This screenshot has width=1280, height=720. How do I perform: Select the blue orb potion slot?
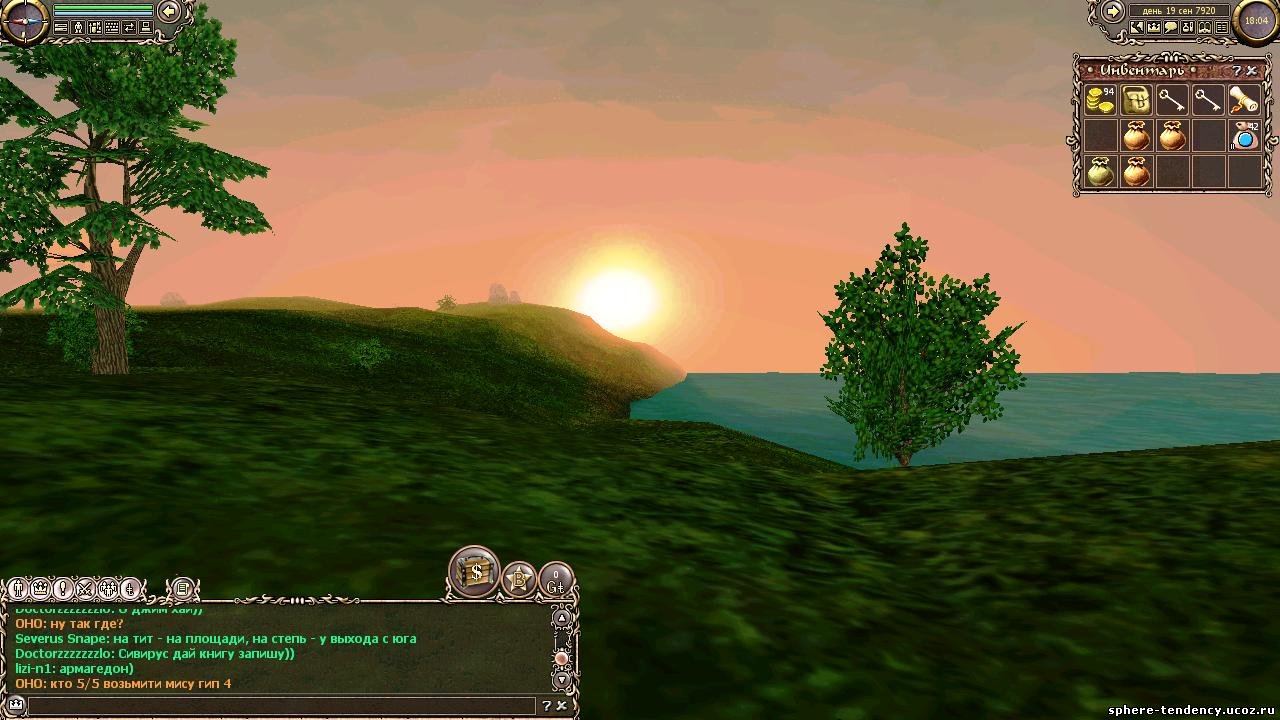1244,136
